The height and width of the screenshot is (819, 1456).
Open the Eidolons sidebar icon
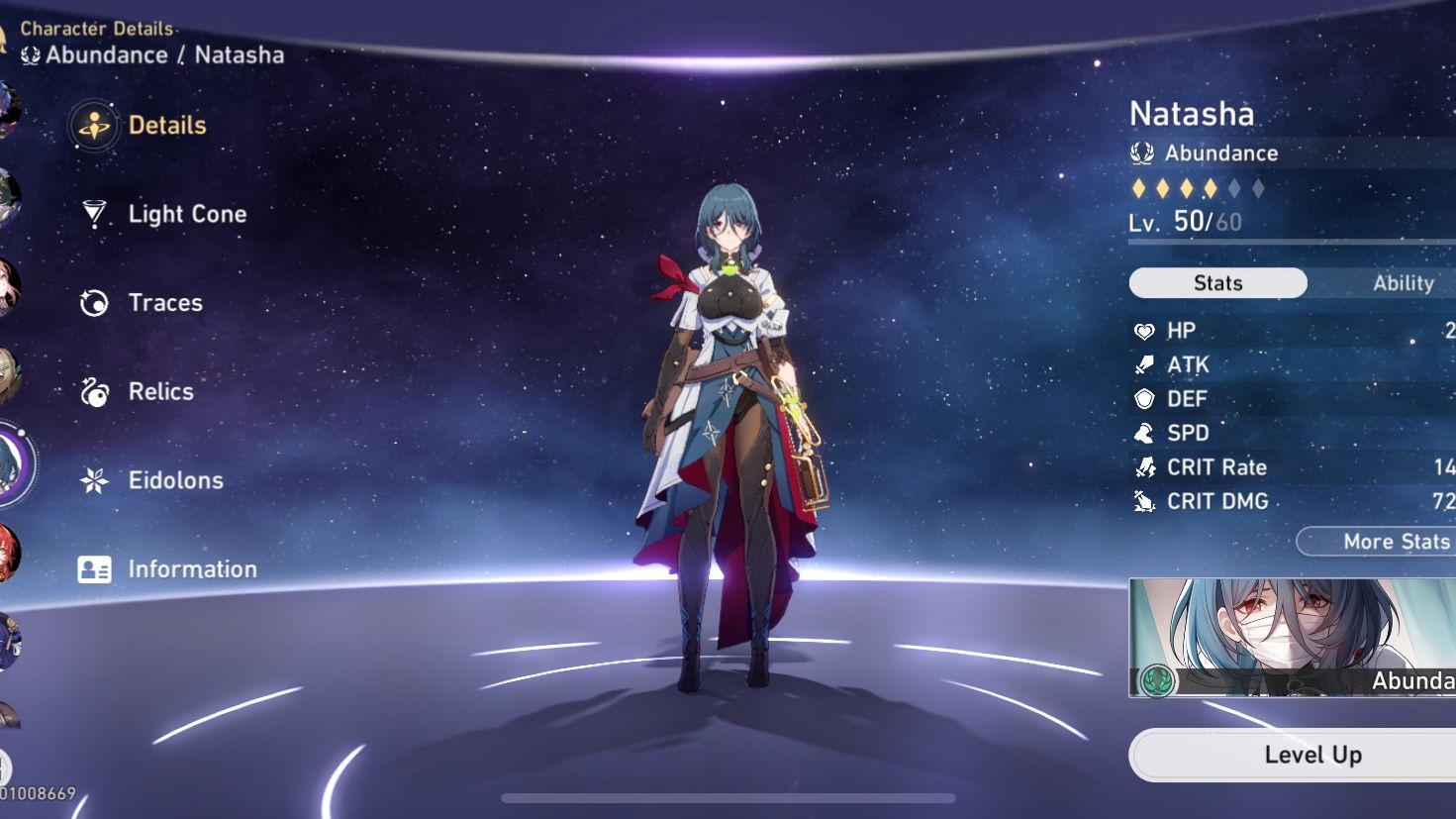[x=94, y=480]
